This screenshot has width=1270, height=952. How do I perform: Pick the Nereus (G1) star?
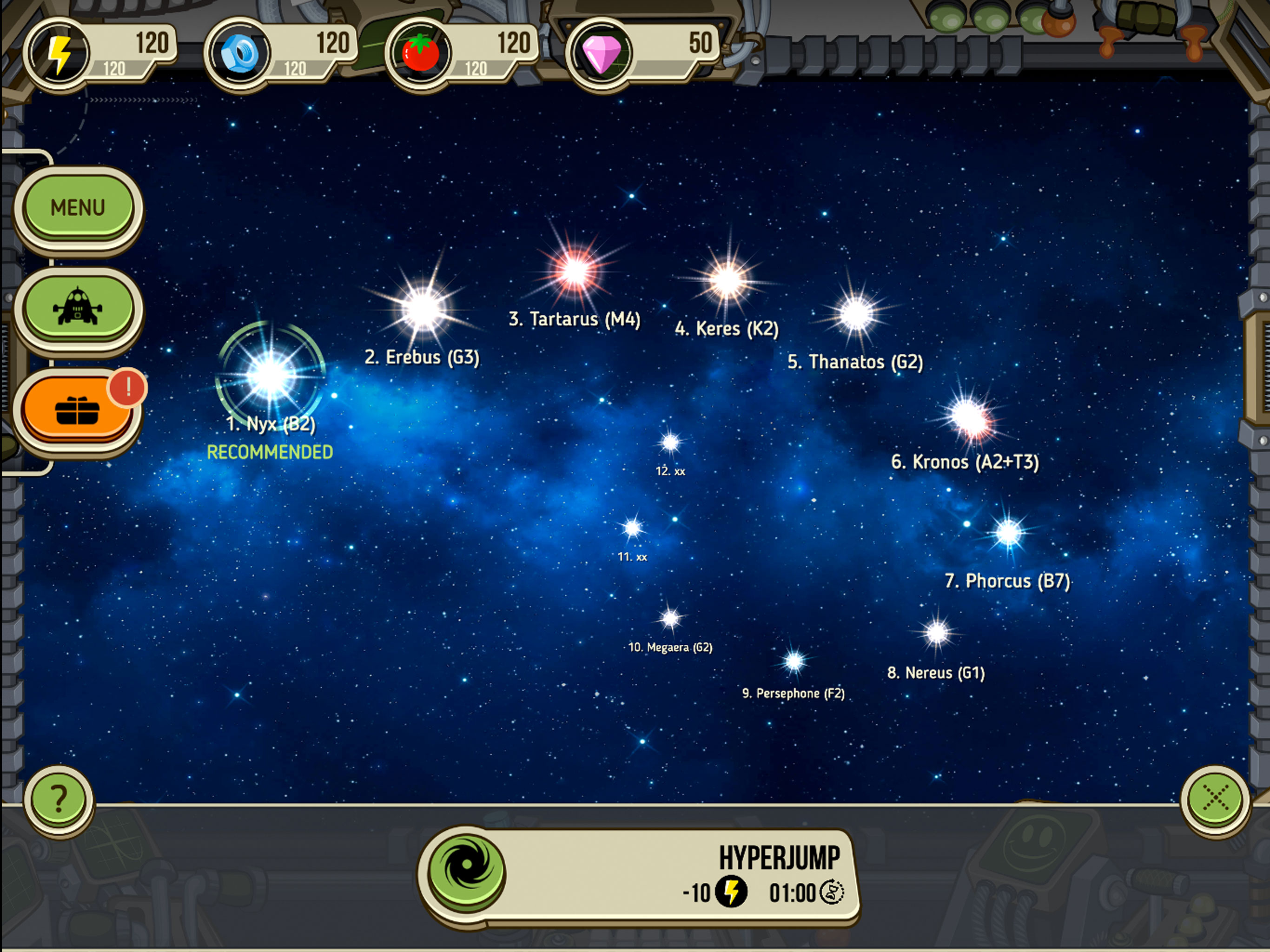tap(937, 633)
